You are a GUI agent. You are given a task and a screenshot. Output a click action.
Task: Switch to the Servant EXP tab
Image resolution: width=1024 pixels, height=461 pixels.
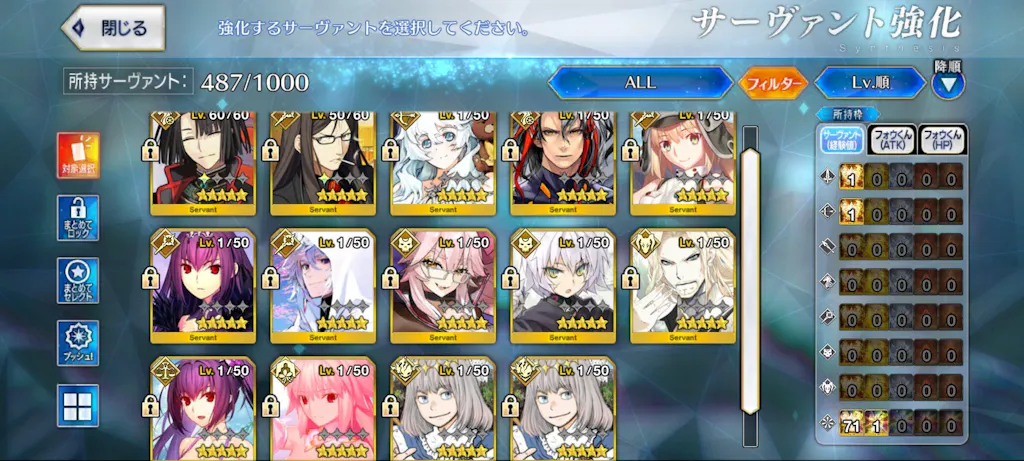[840, 141]
